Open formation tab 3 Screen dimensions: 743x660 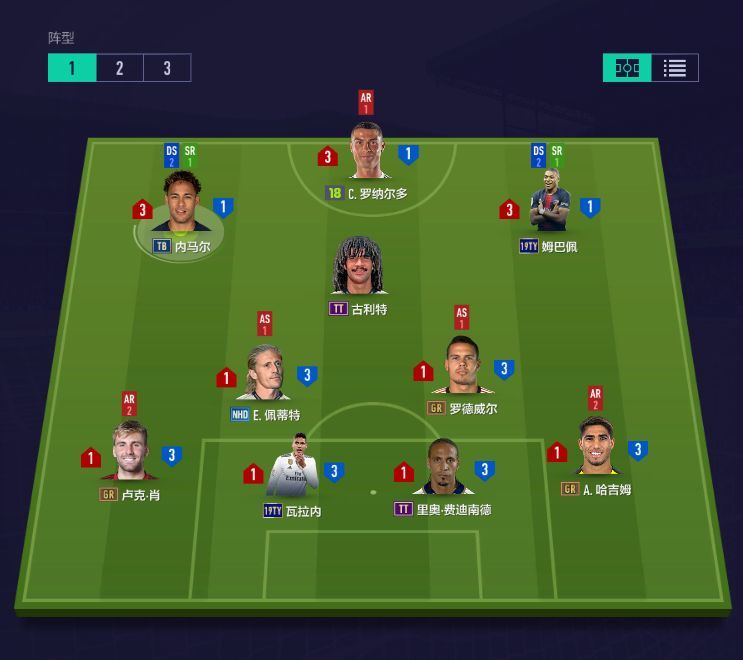pos(167,68)
